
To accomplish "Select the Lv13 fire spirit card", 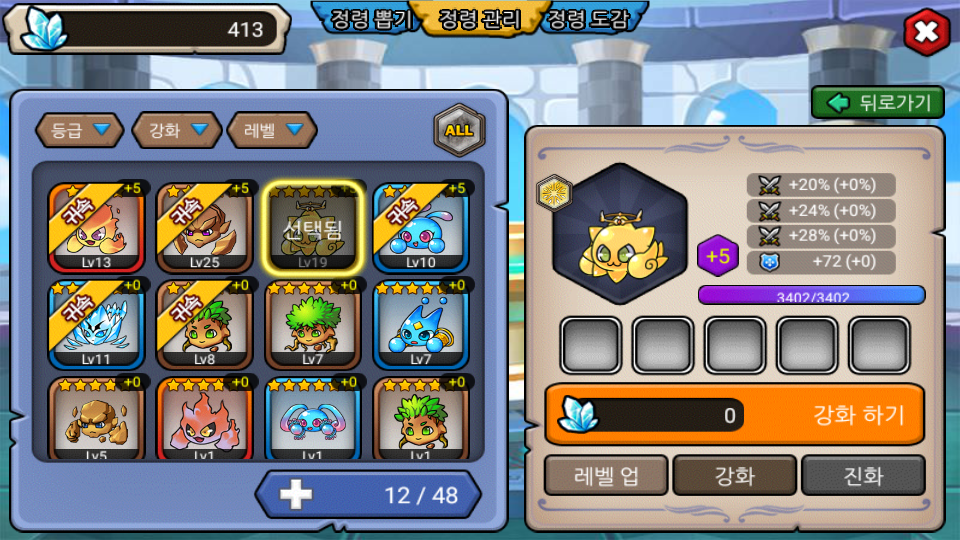I will click(96, 228).
